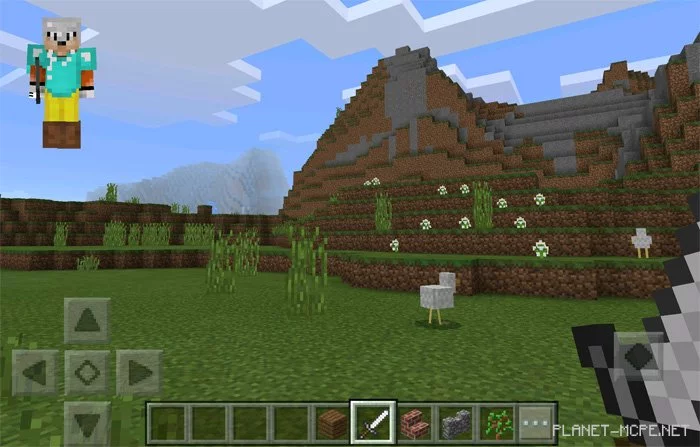Tap the move forward arrow button
Image resolution: width=700 pixels, height=447 pixels.
click(87, 320)
